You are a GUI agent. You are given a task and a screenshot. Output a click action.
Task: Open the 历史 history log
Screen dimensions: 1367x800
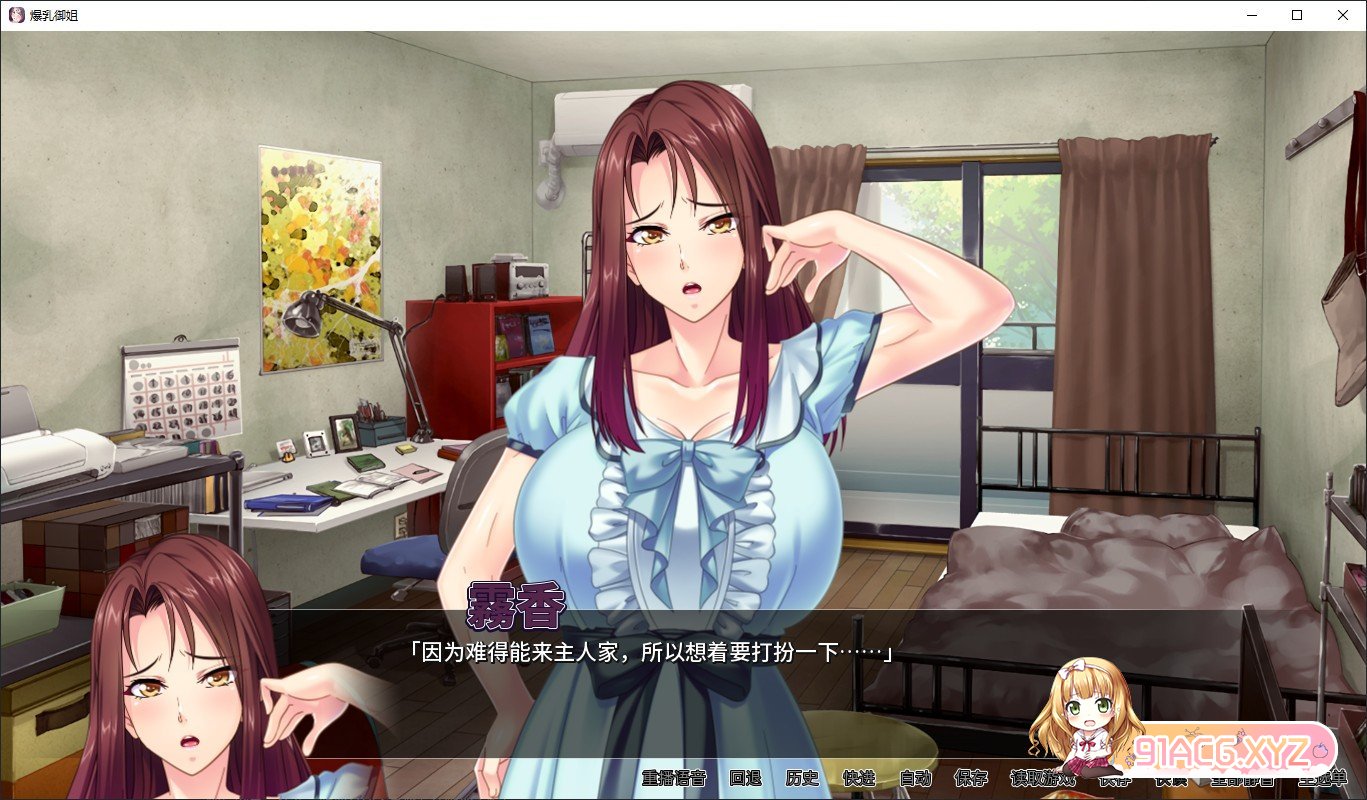[800, 784]
